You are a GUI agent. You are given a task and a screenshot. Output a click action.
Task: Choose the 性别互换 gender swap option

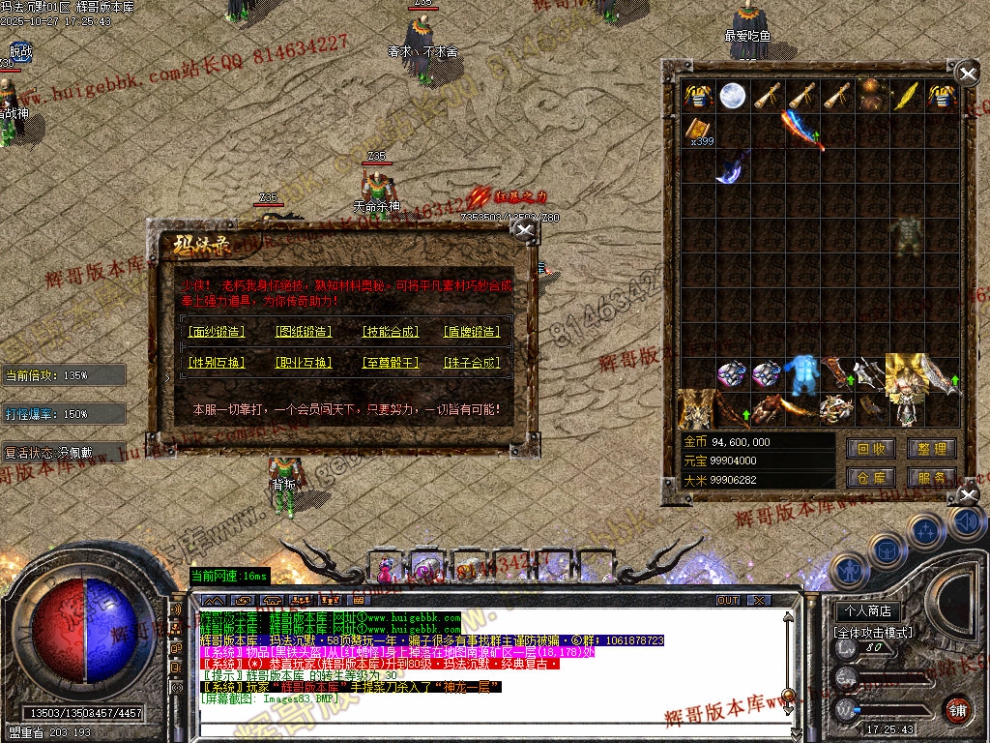click(x=216, y=363)
